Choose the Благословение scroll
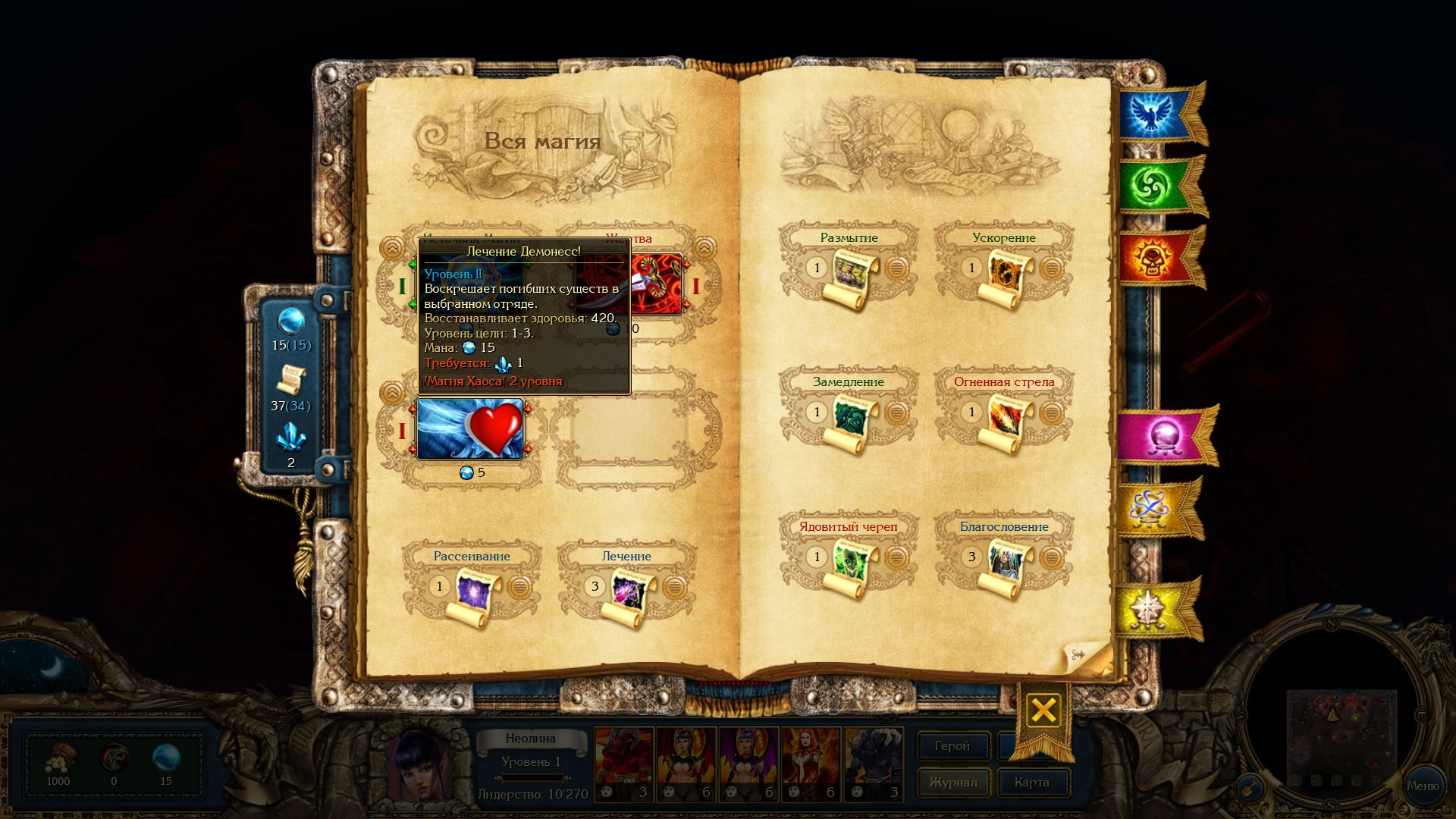 [1008, 565]
